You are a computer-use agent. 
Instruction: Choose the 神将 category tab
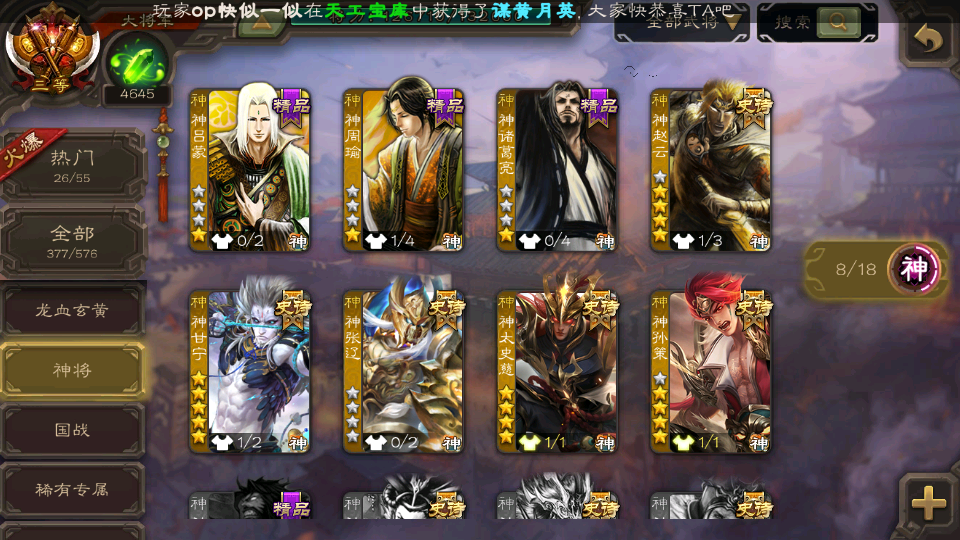(x=72, y=370)
